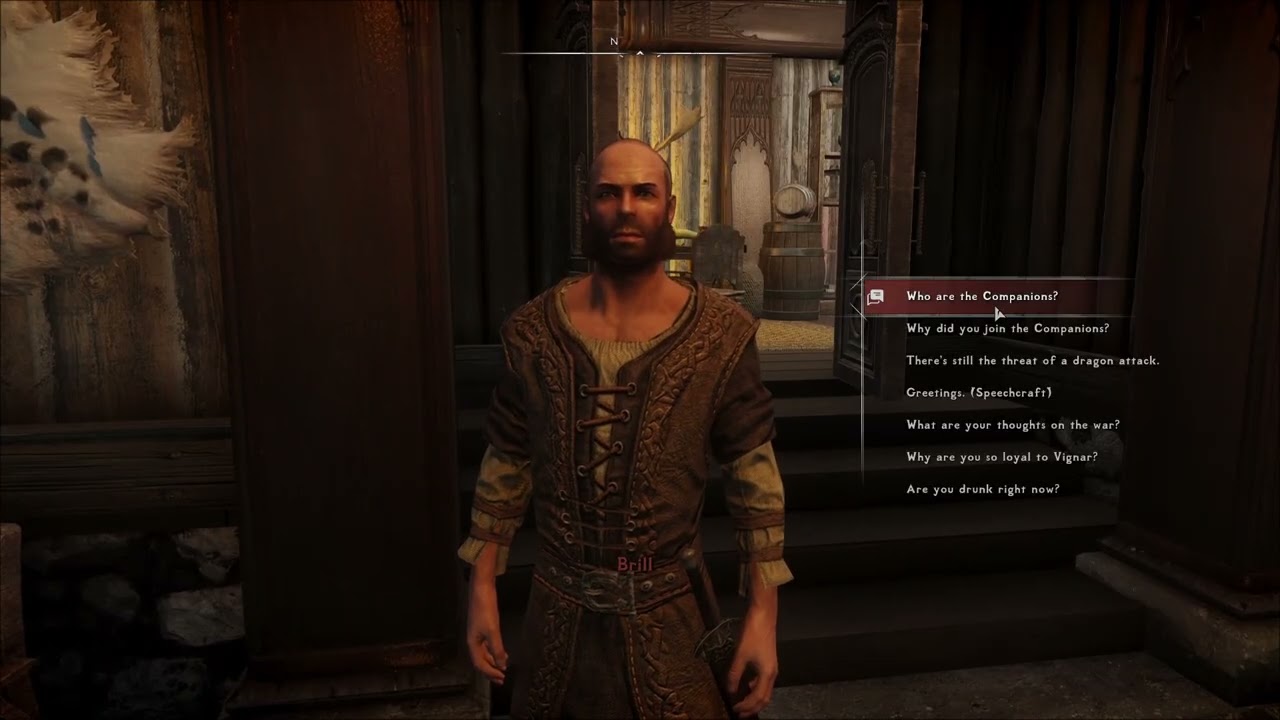Select the dragon attack threat dialogue line
This screenshot has width=1280, height=720.
1032,360
